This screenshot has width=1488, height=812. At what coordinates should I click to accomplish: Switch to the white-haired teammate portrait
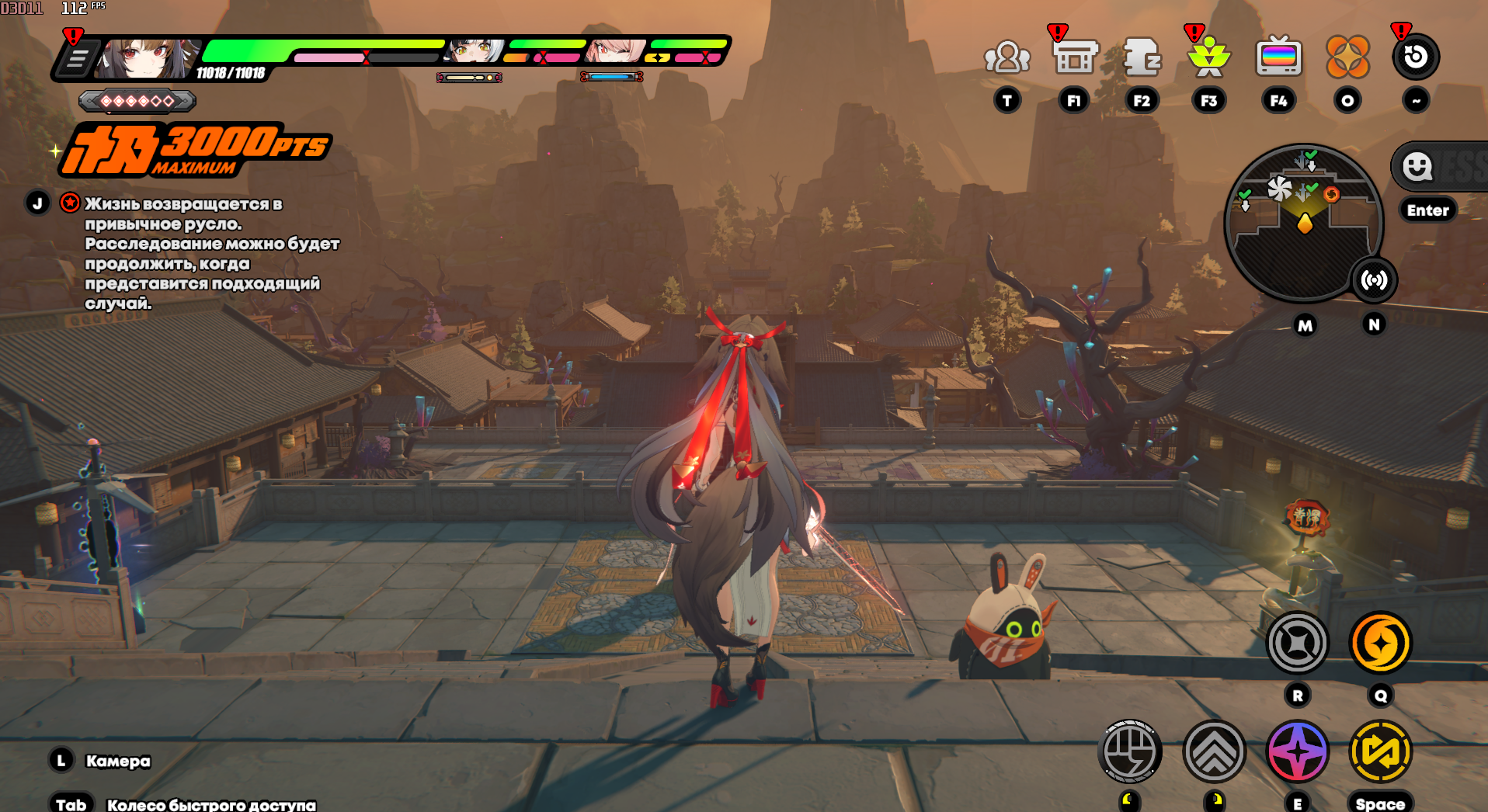tap(473, 51)
